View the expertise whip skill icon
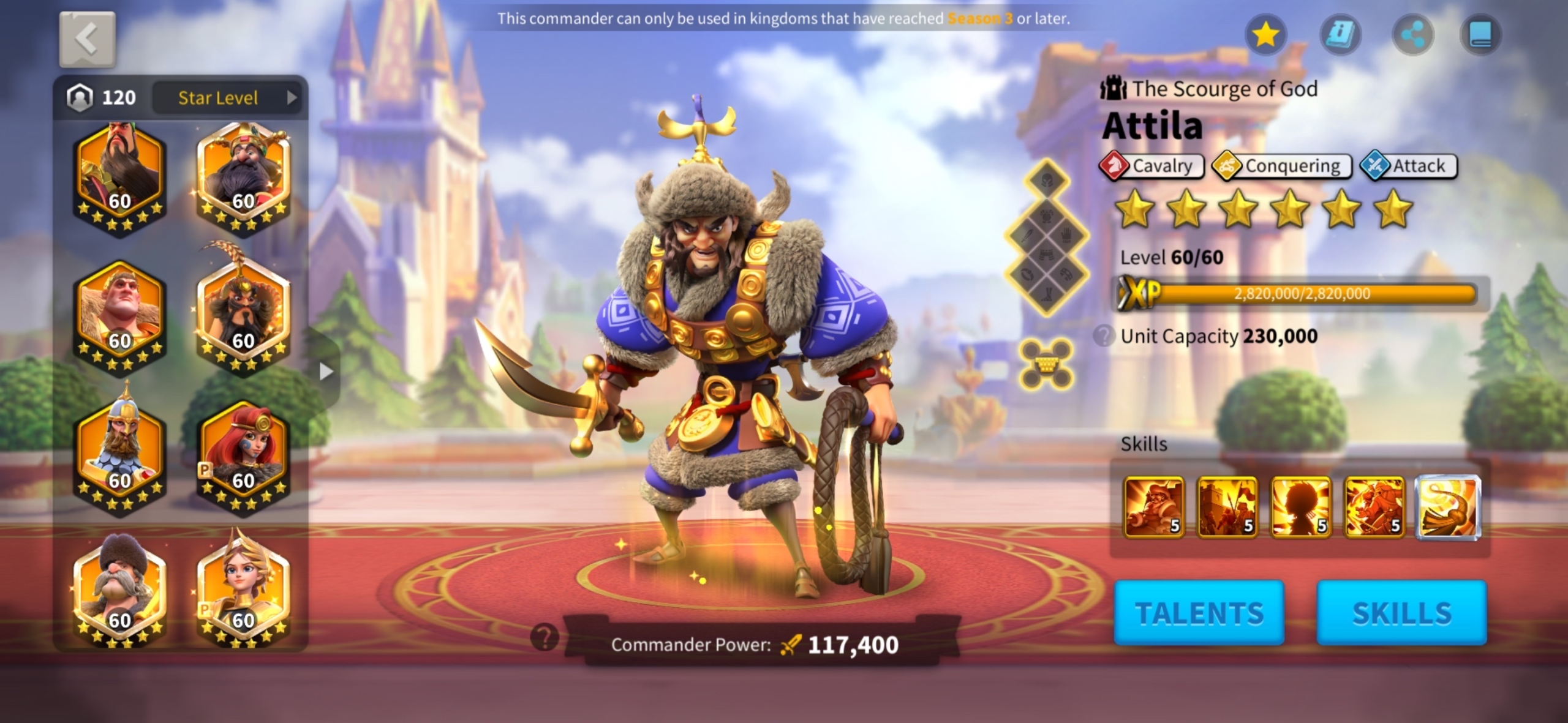 (x=1448, y=508)
